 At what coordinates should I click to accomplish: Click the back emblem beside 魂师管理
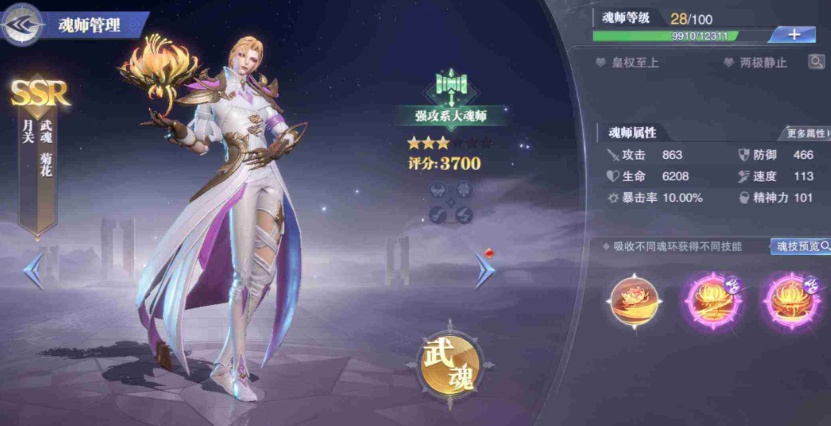click(x=24, y=24)
